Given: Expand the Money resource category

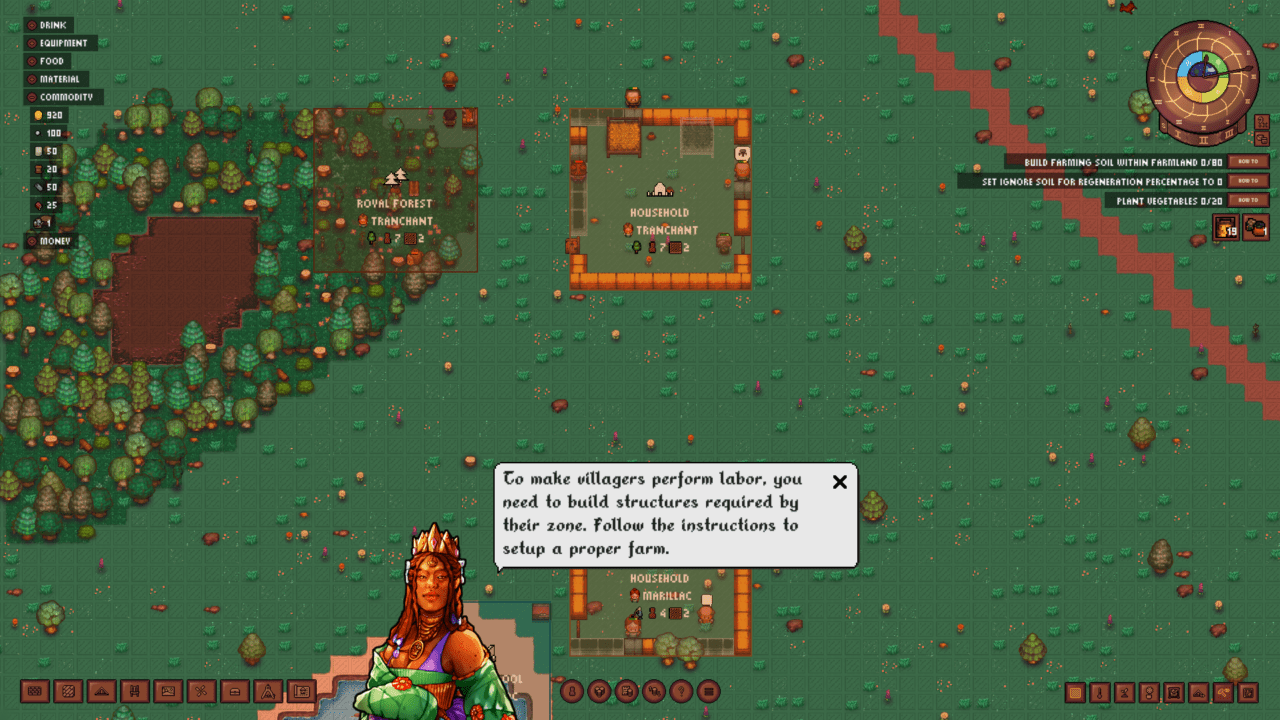Looking at the screenshot, I should [32, 241].
